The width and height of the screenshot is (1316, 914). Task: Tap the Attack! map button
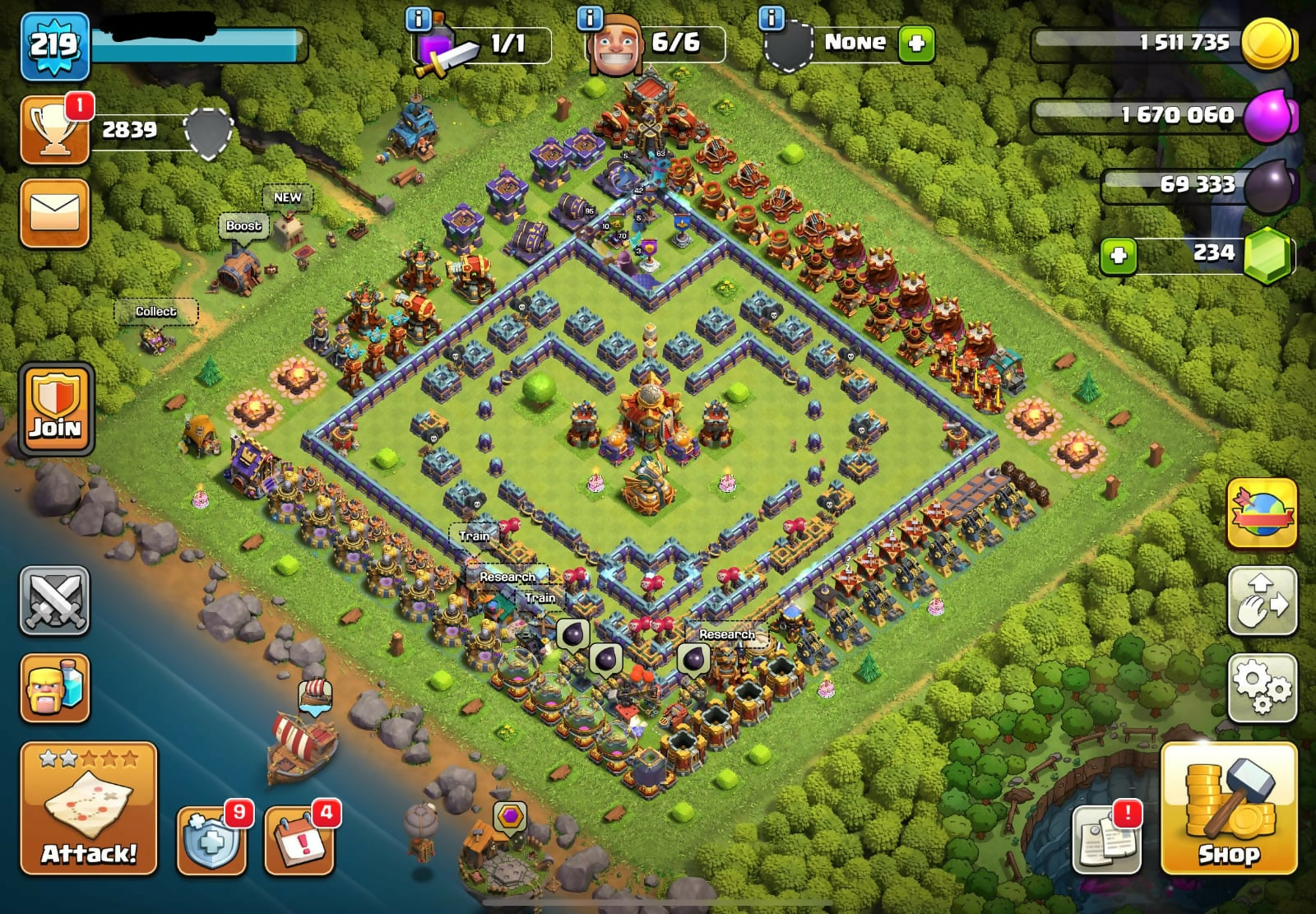89,808
